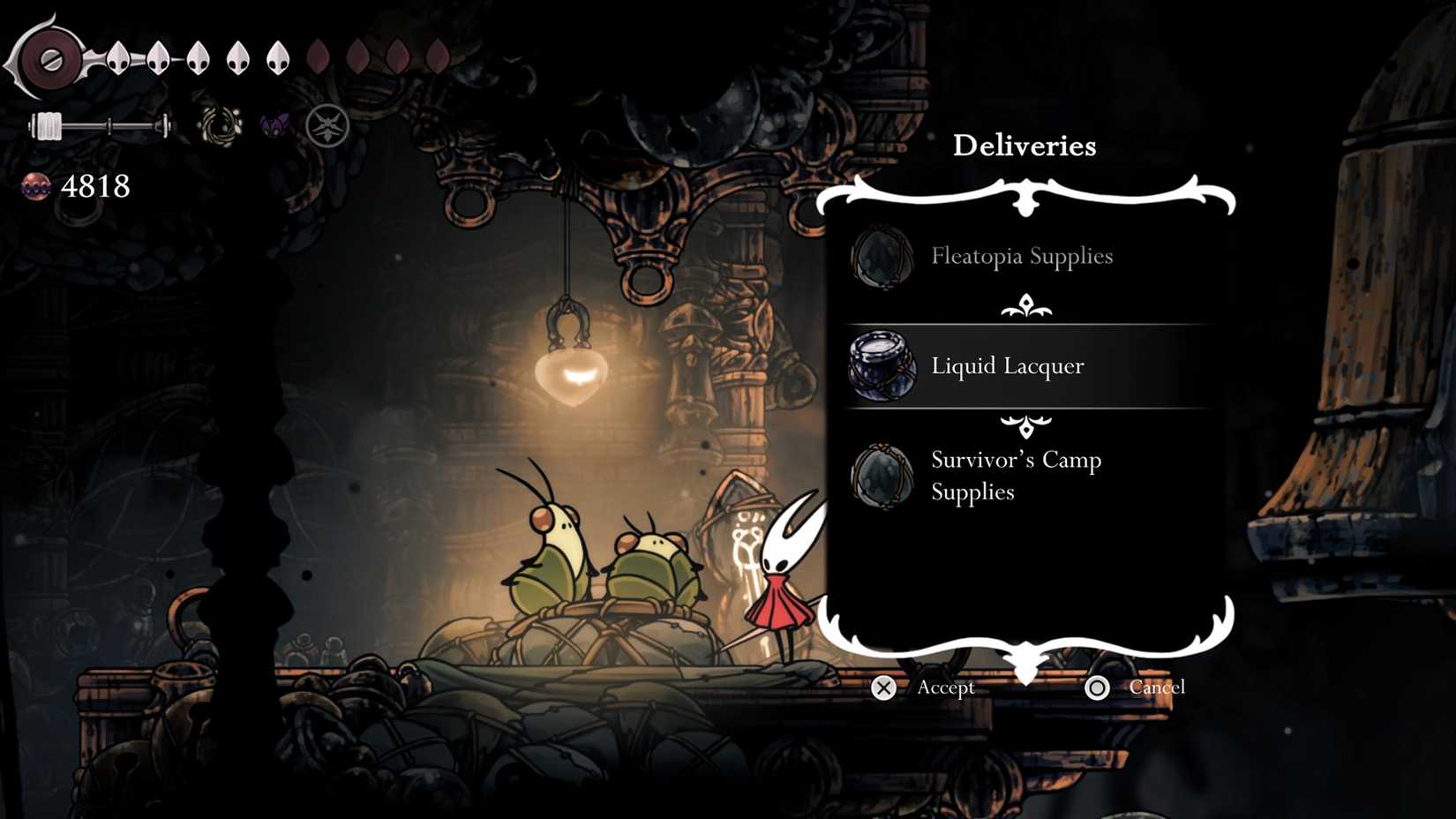The width and height of the screenshot is (1456, 819).
Task: Select the Survivor's Camp Supplies entry
Action: (x=1015, y=476)
